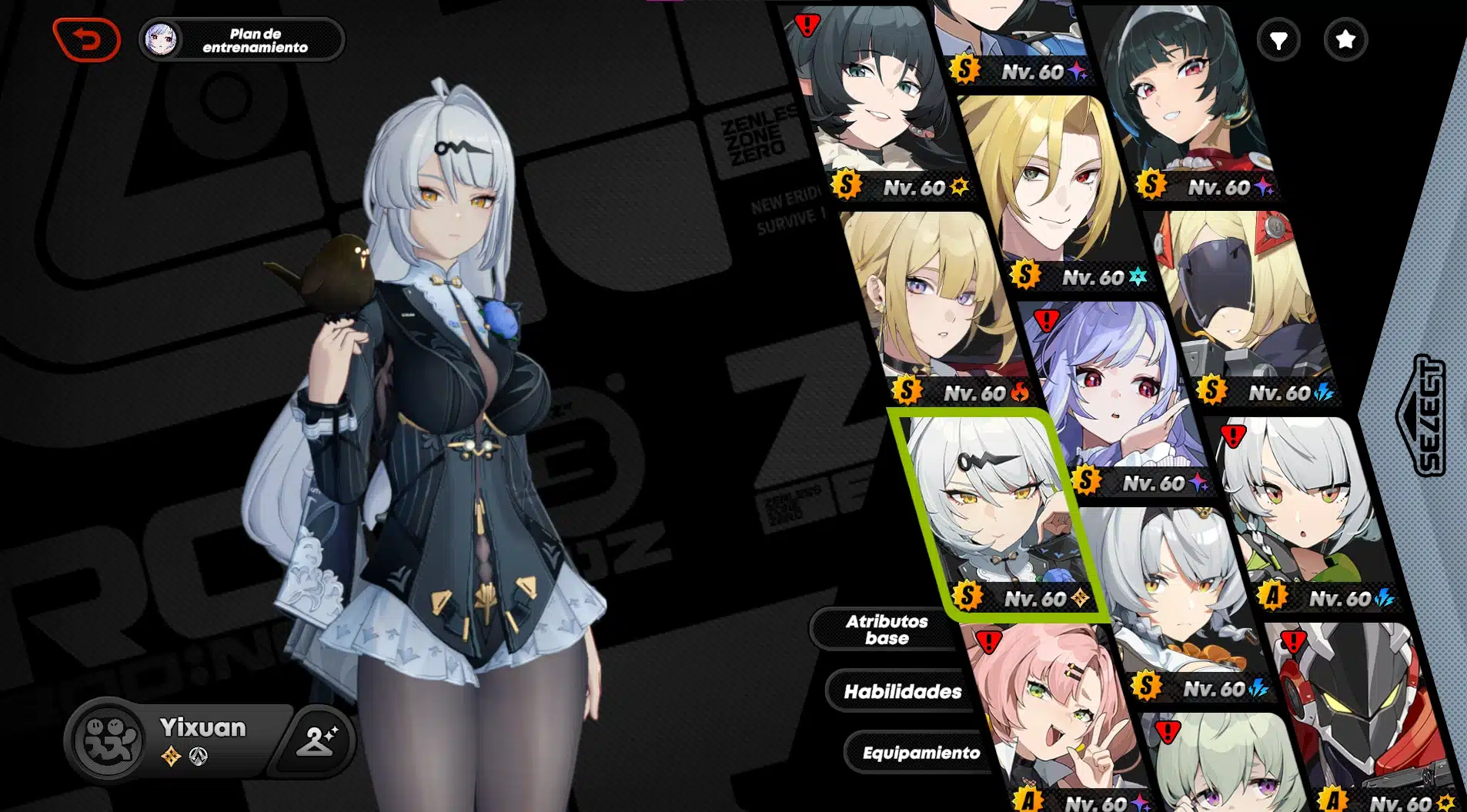
Task: Open the character filter funnel
Action: point(1278,40)
